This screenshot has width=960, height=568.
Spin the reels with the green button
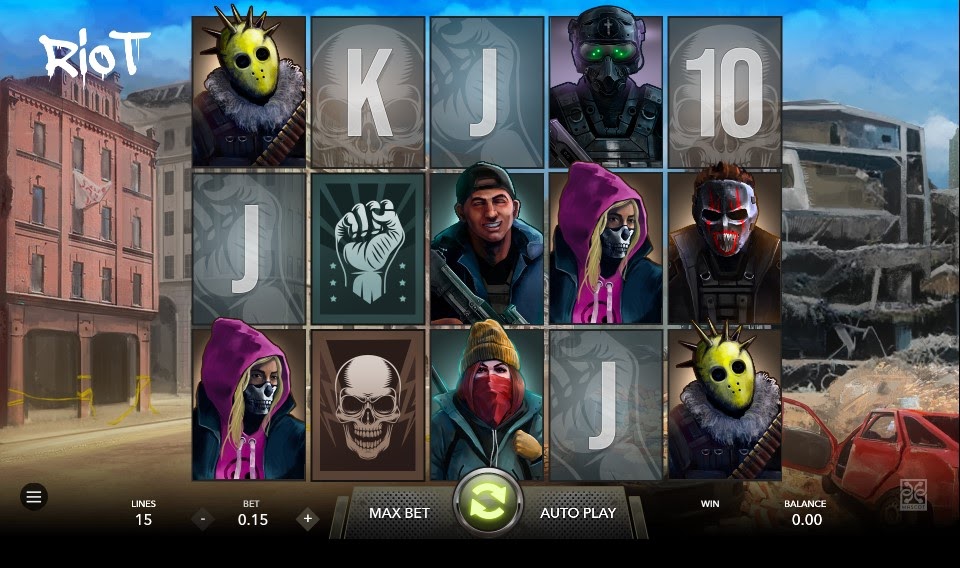(489, 501)
